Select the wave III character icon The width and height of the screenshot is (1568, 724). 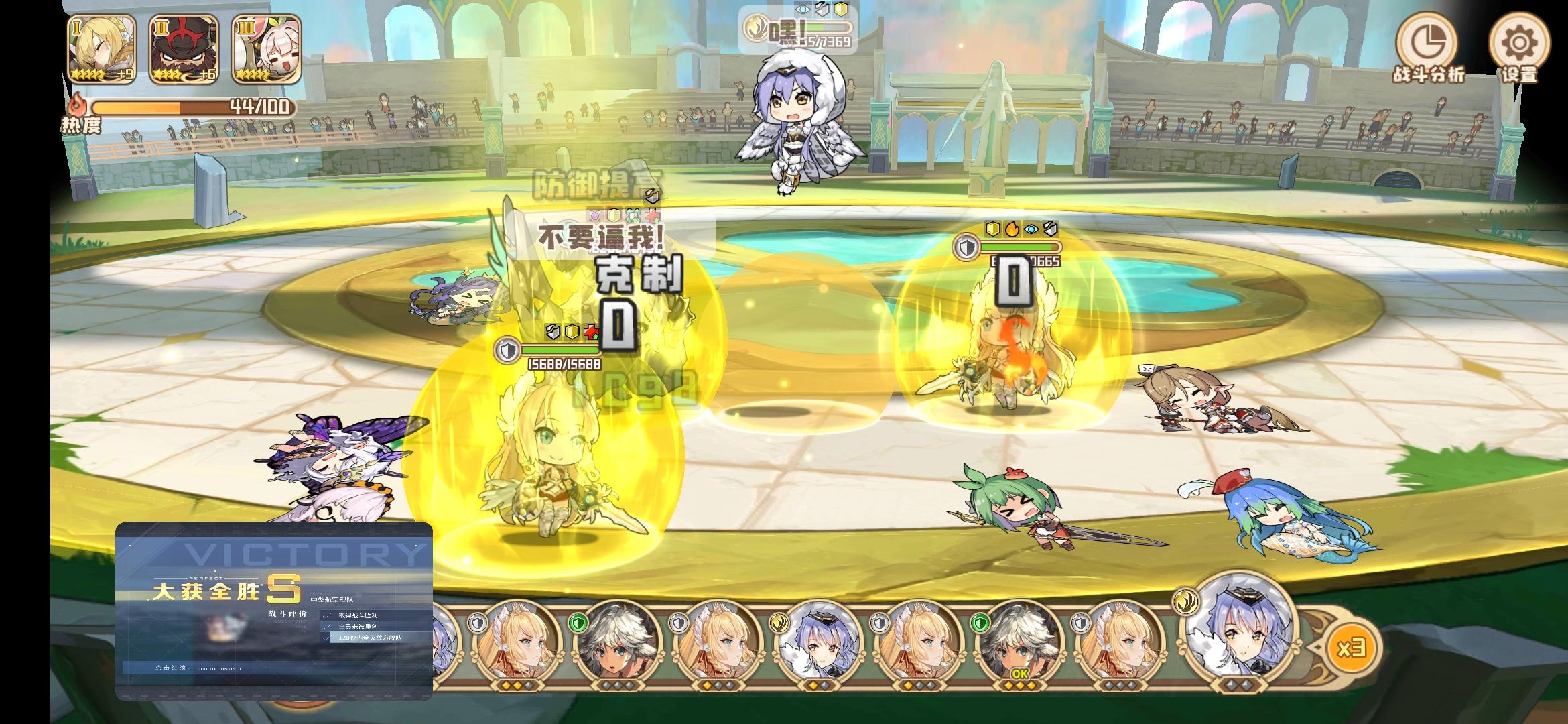tap(261, 48)
